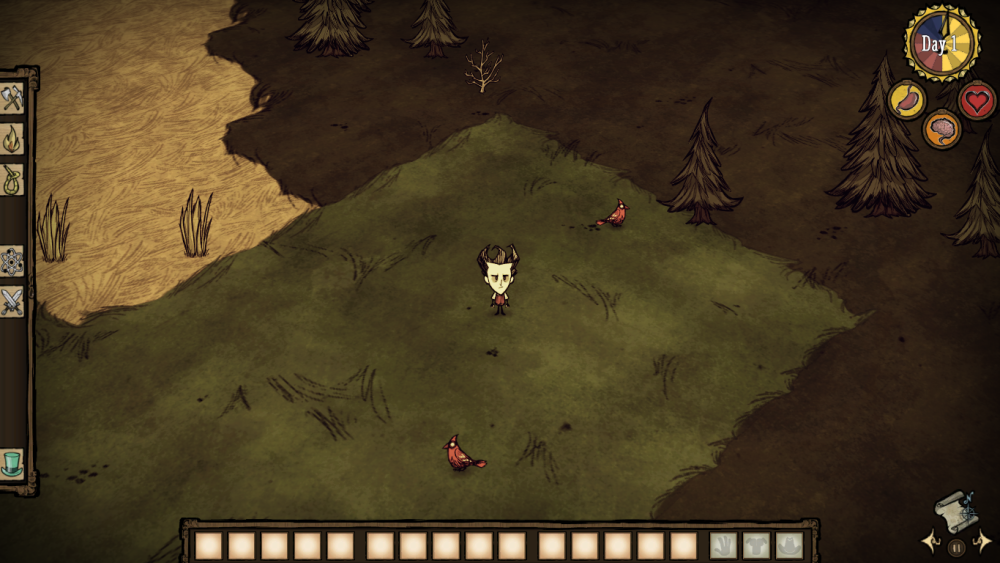Pause the game with the round pause button

pyautogui.click(x=956, y=547)
